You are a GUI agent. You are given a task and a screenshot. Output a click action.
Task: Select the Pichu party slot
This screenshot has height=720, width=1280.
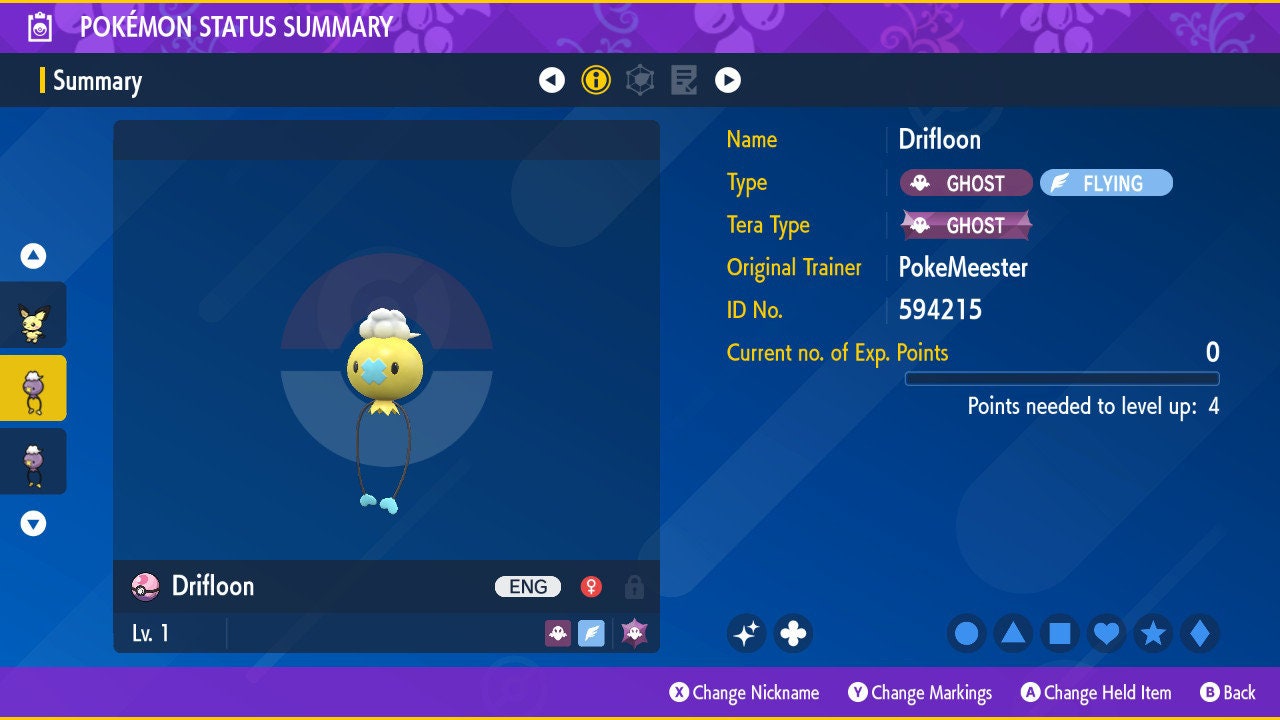(x=34, y=322)
